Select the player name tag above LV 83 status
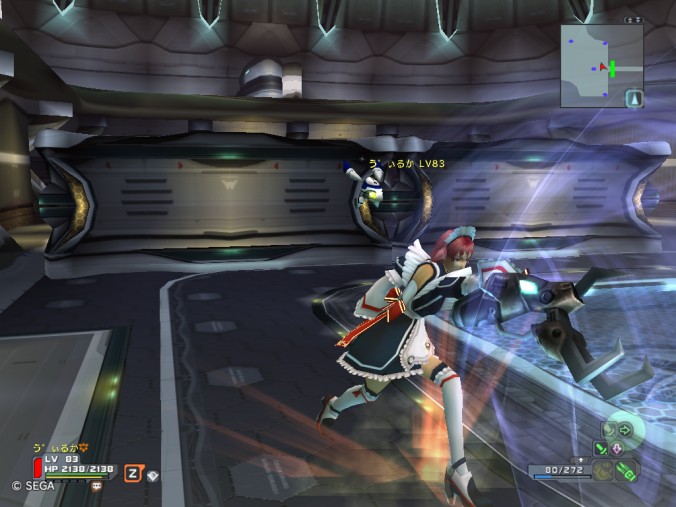The image size is (676, 507). click(62, 446)
